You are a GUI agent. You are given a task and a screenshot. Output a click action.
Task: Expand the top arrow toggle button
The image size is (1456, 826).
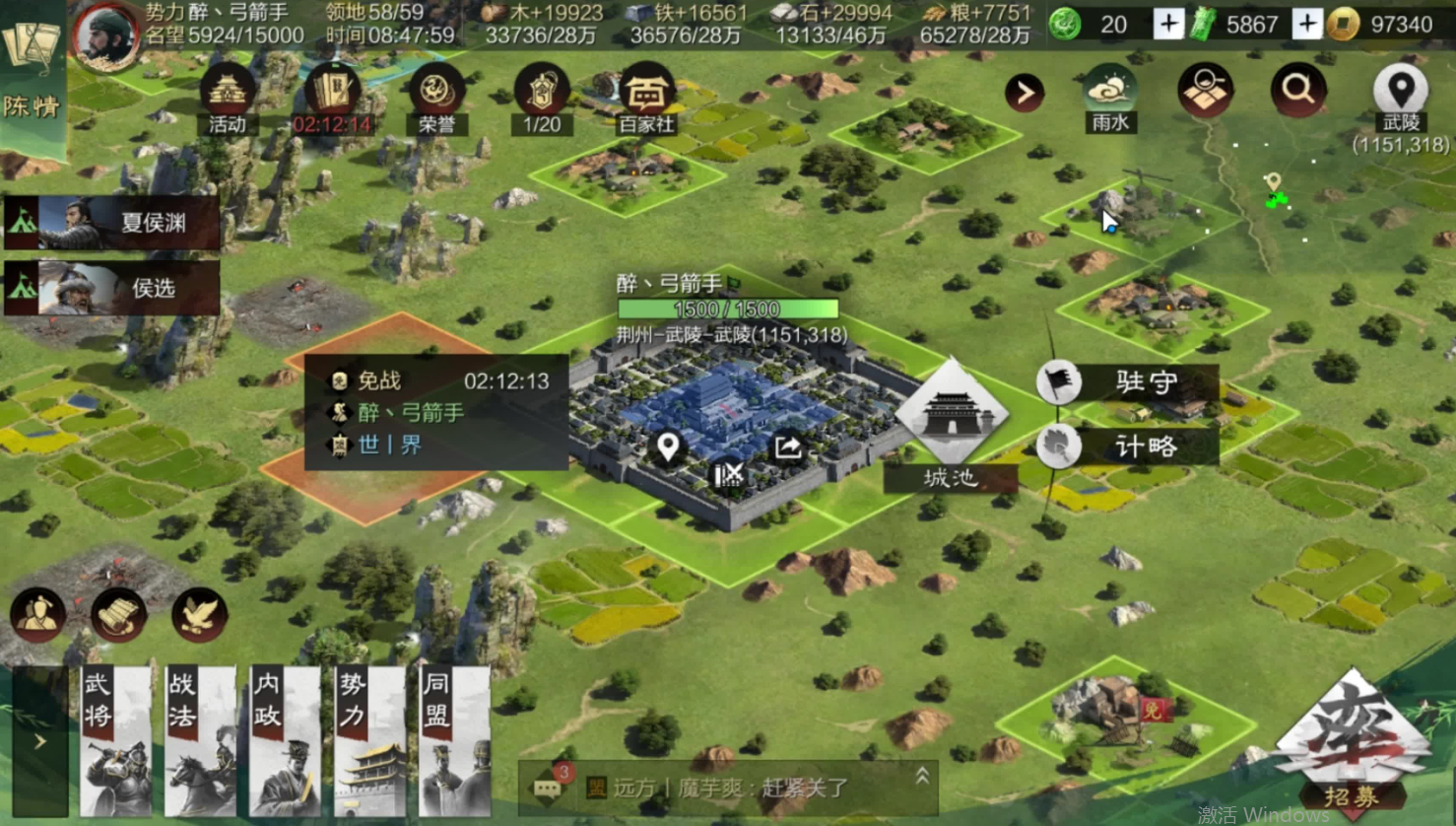(x=1025, y=93)
